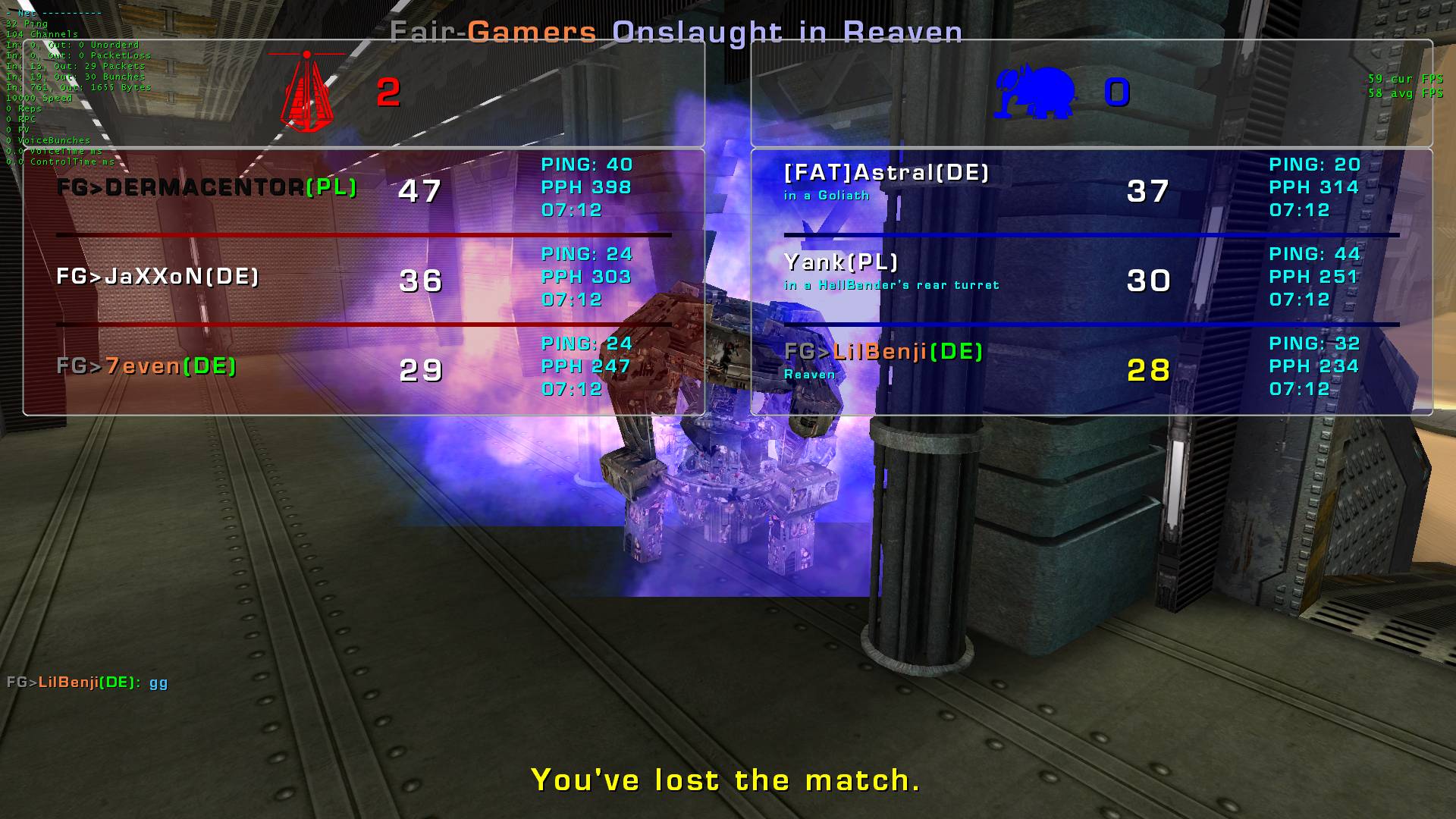Select the [FAT]Astral(DE) player row
Viewport: 1456px width, 819px height.
[x=886, y=174]
